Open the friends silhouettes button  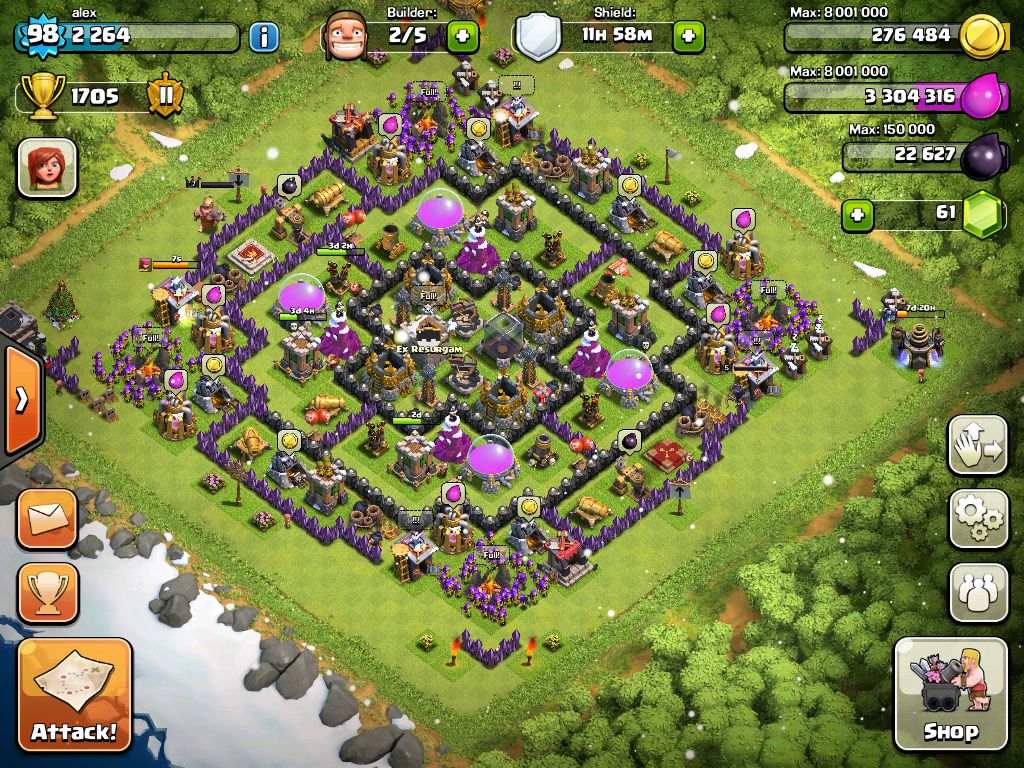click(x=978, y=592)
